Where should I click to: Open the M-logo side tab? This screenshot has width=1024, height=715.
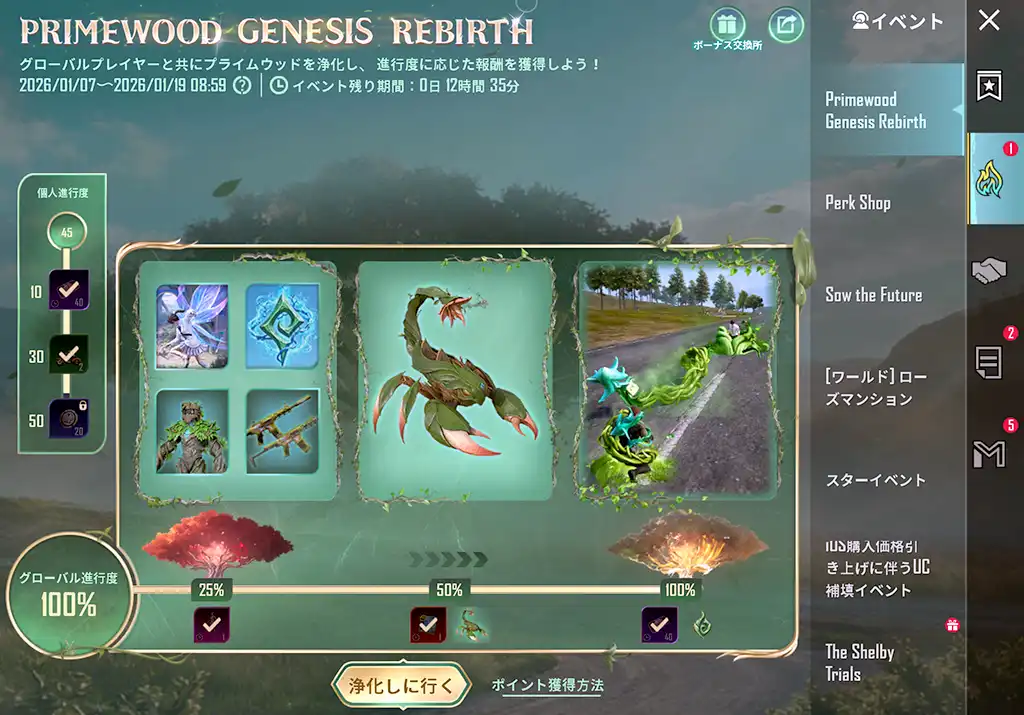(x=989, y=454)
